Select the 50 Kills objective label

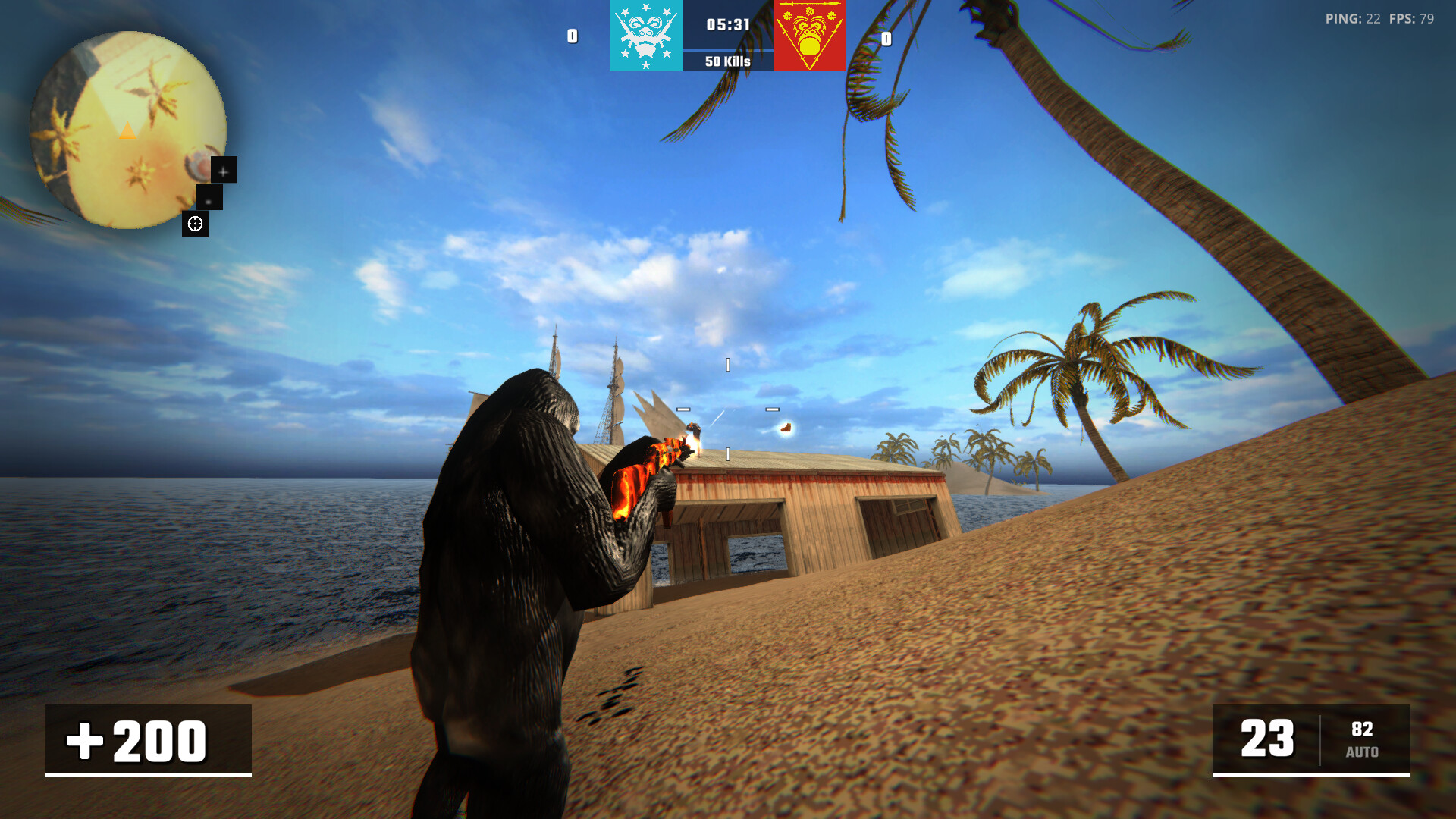pyautogui.click(x=726, y=61)
